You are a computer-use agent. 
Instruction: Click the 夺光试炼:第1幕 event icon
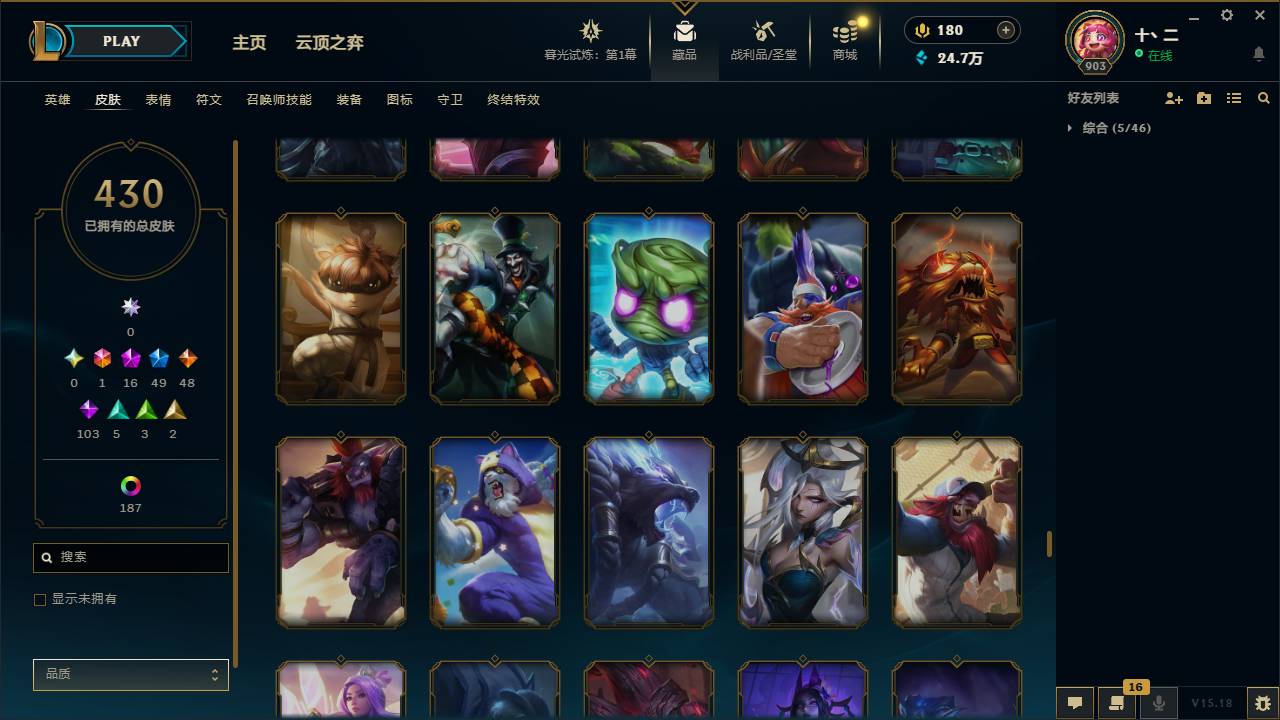589,30
